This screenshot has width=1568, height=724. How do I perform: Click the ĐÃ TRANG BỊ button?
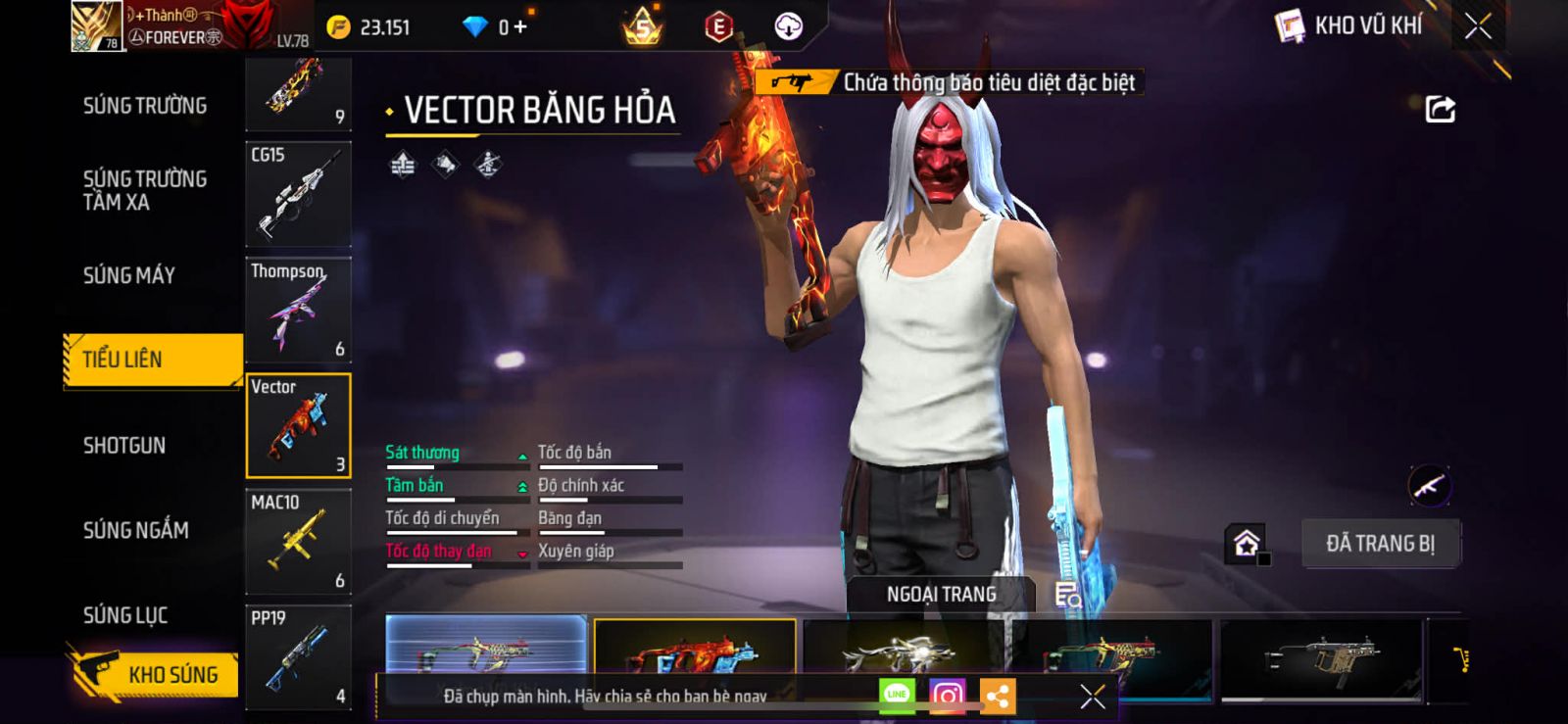coord(1380,544)
